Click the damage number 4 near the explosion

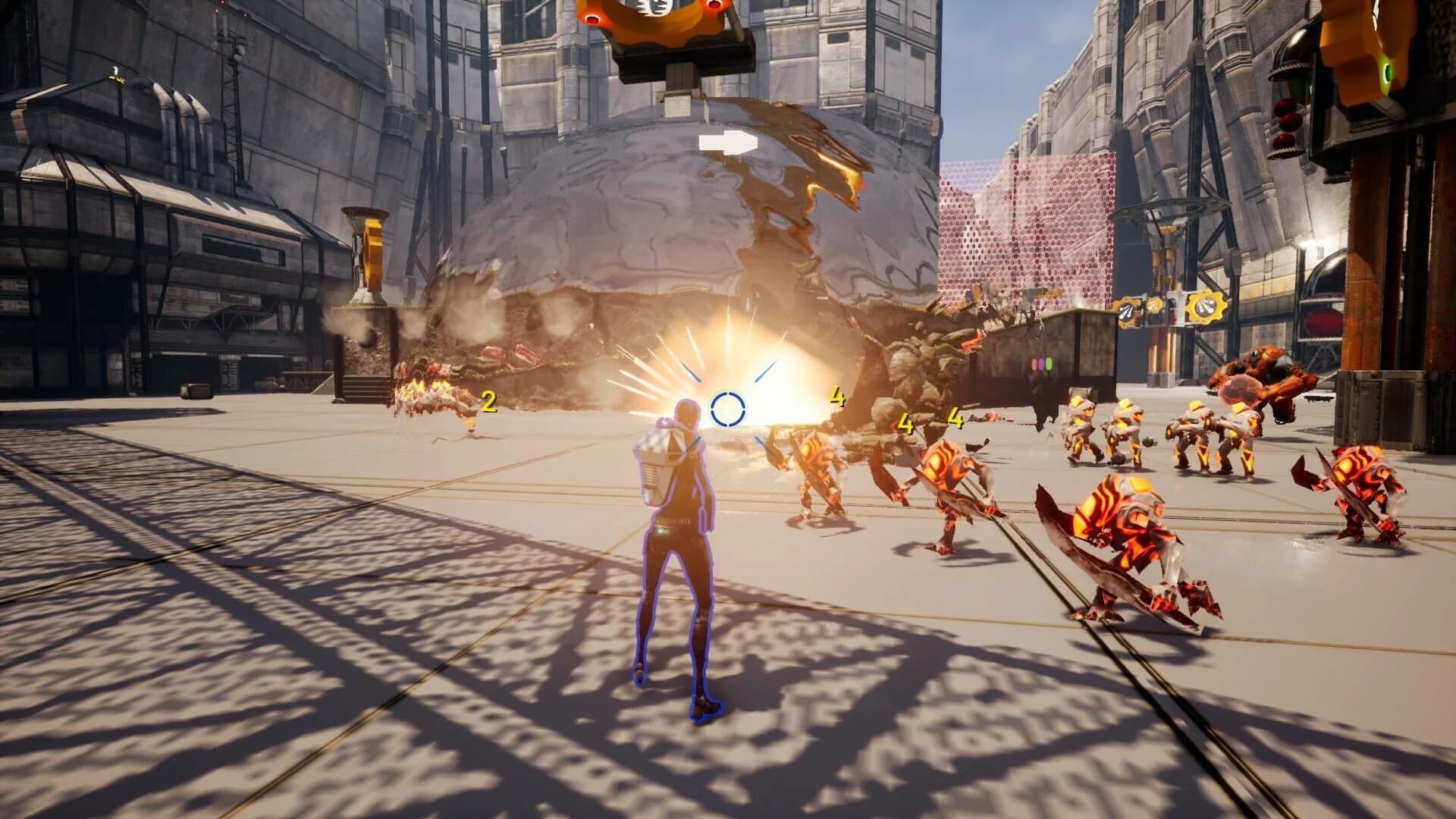(836, 396)
